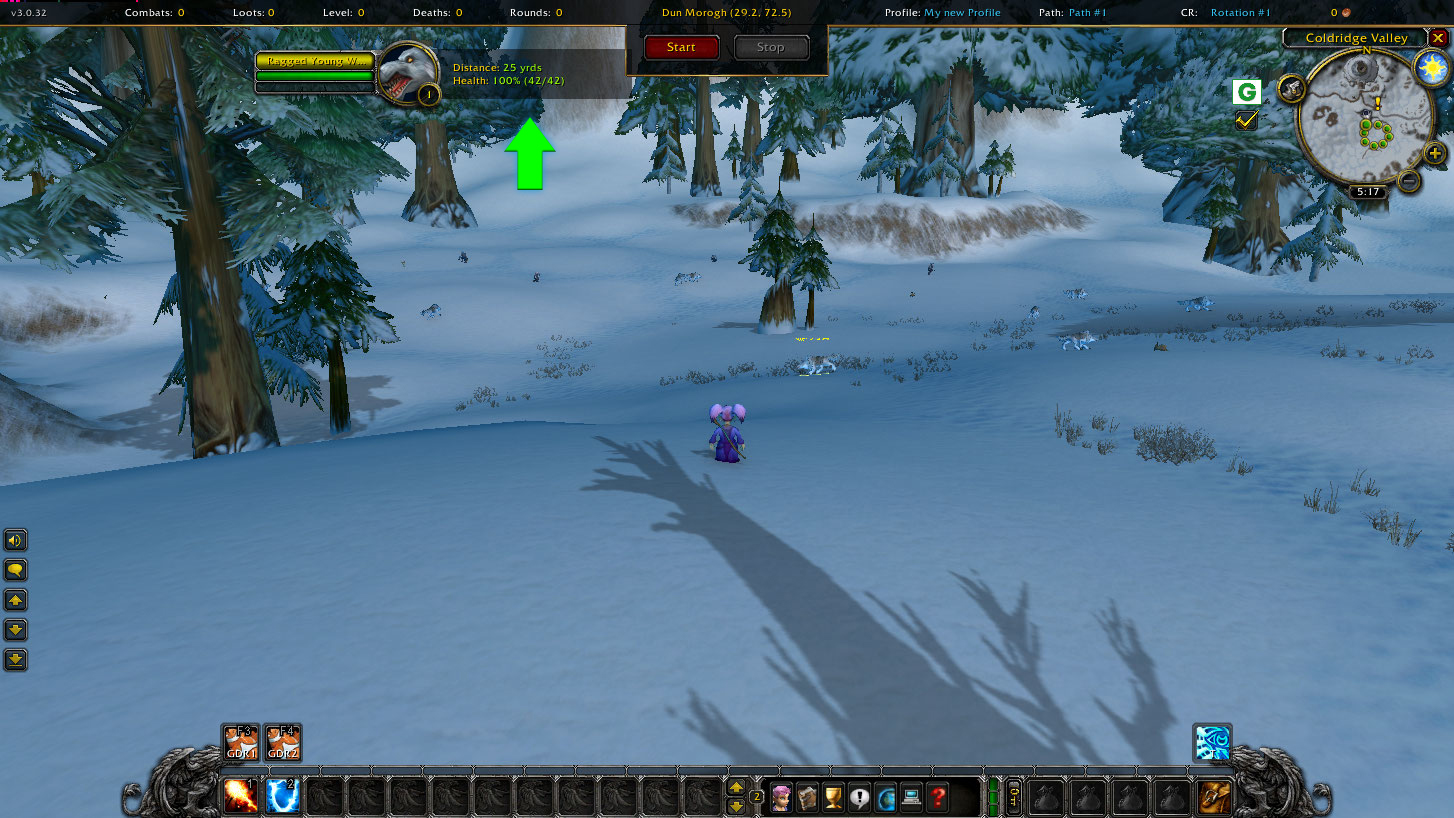Image resolution: width=1454 pixels, height=818 pixels.
Task: Open the character info micro button
Action: click(x=781, y=798)
